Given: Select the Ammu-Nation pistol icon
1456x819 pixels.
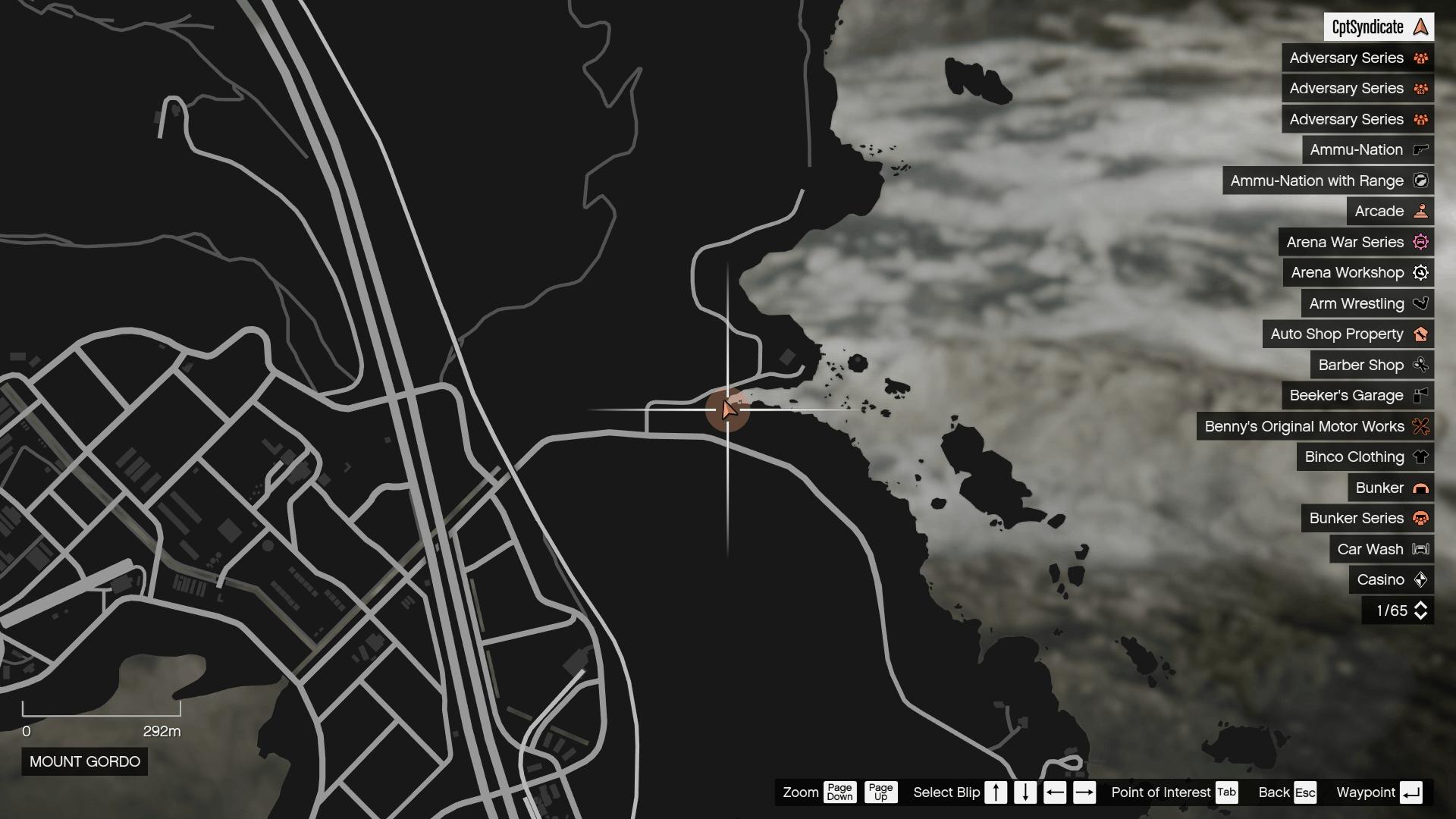Looking at the screenshot, I should [x=1420, y=149].
